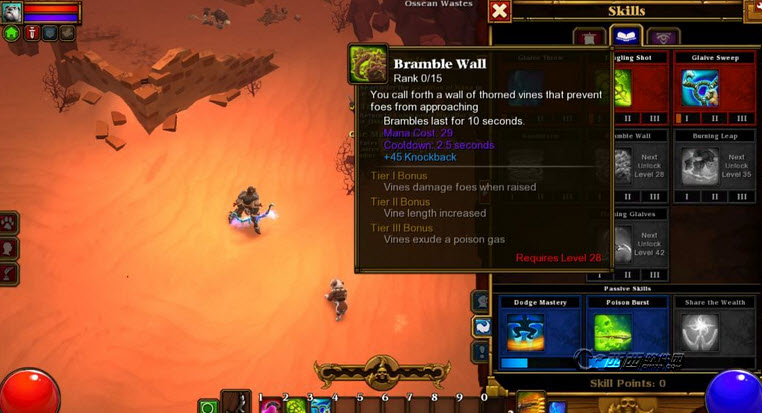Screen dimensions: 762x413
Task: Click the blue mana orb
Action: click(735, 392)
